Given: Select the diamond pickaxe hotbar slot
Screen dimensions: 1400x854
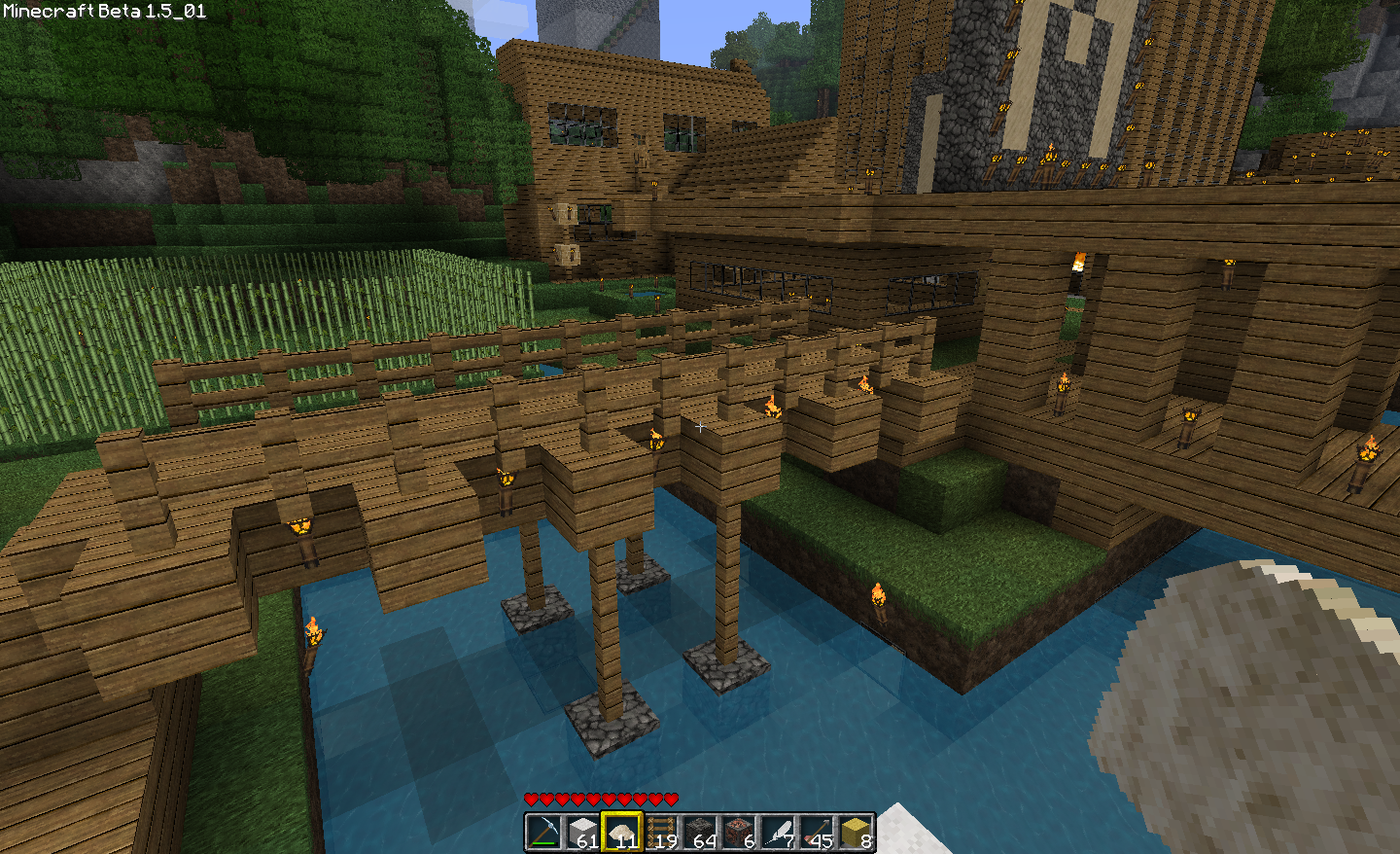Looking at the screenshot, I should tap(543, 833).
